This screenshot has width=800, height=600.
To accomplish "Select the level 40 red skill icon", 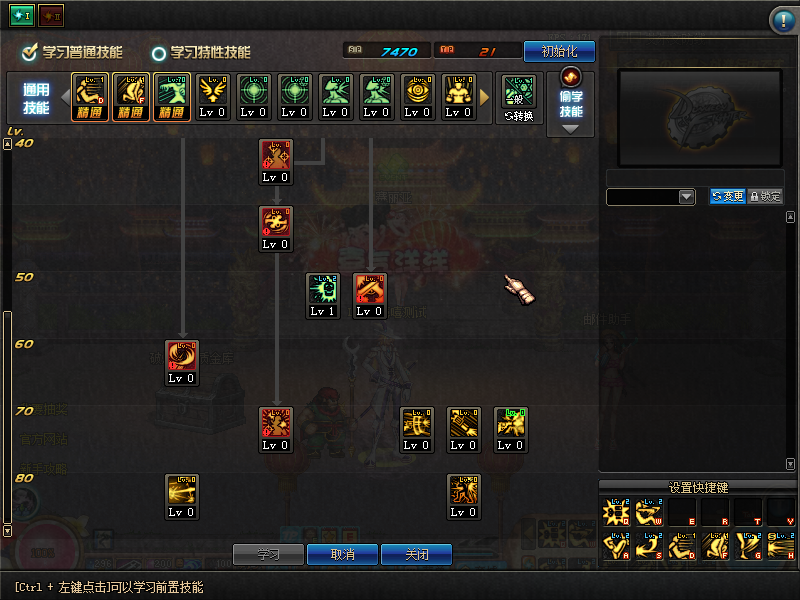I will pyautogui.click(x=275, y=156).
